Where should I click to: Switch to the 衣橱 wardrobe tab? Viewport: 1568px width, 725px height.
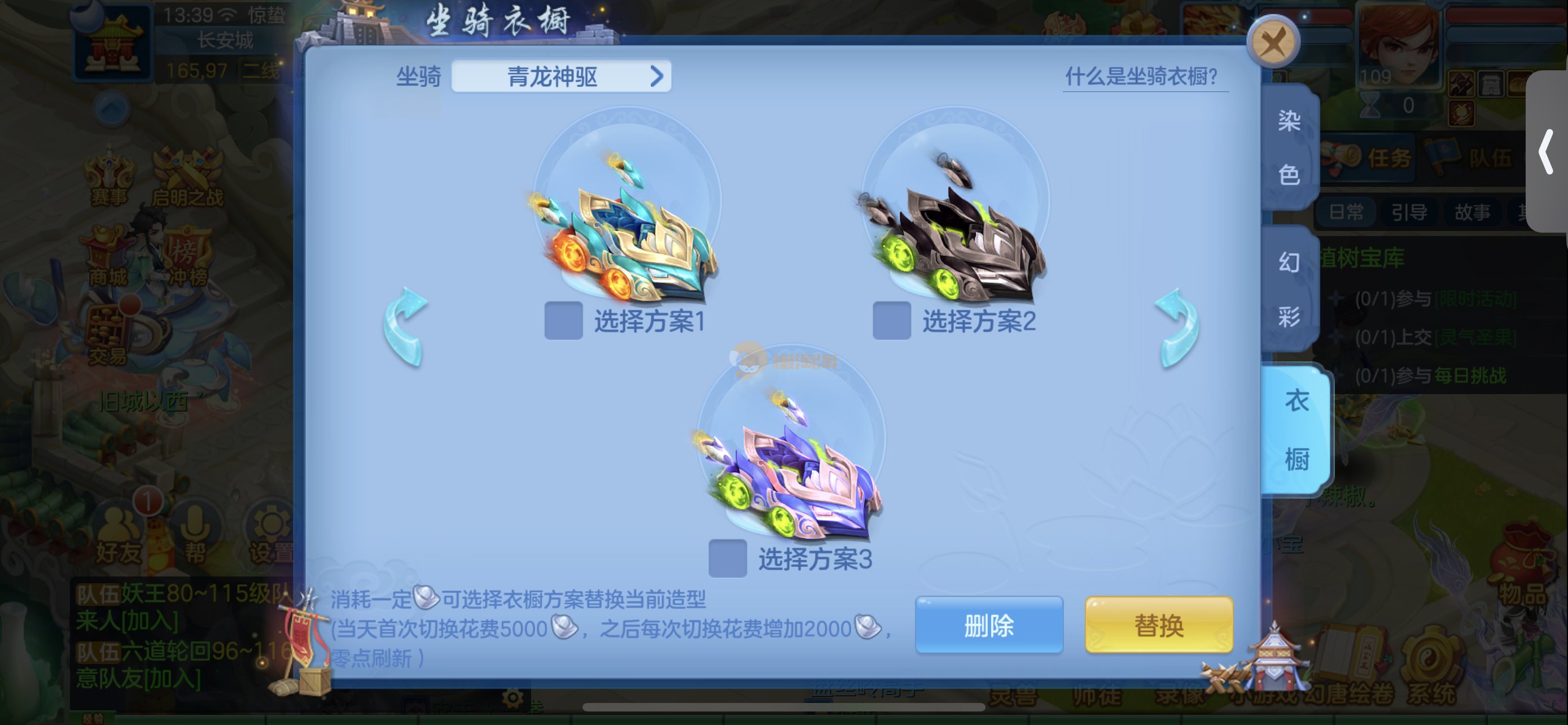(1297, 430)
